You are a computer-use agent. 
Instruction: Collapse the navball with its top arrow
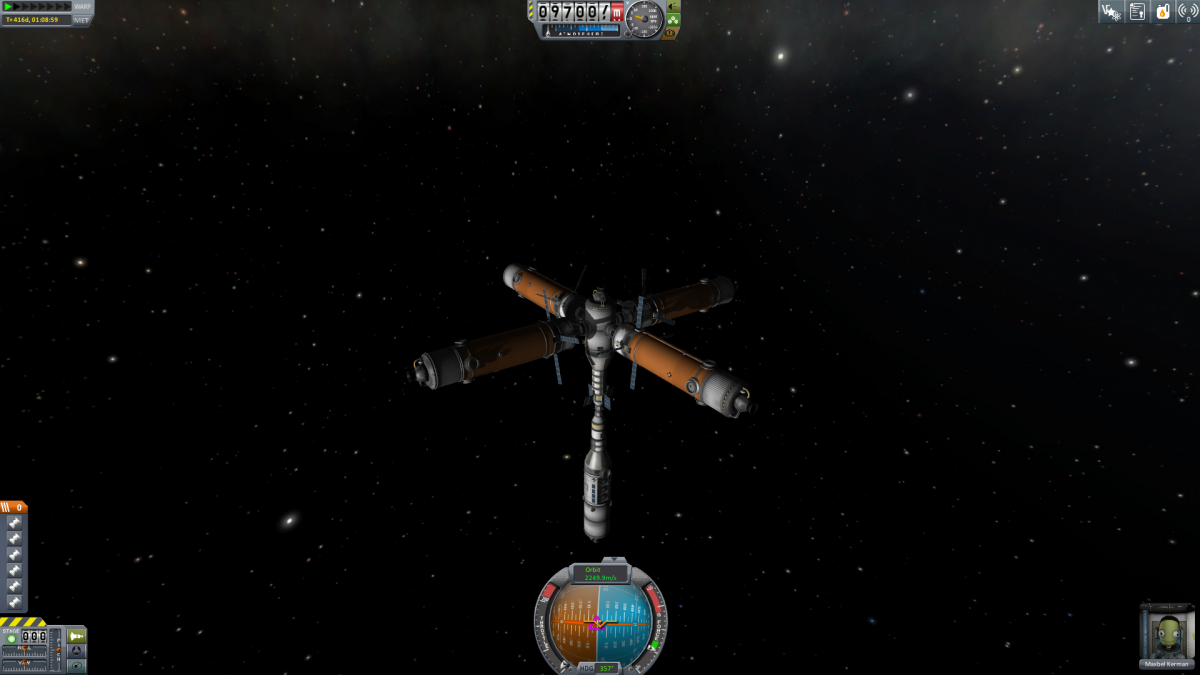point(613,561)
